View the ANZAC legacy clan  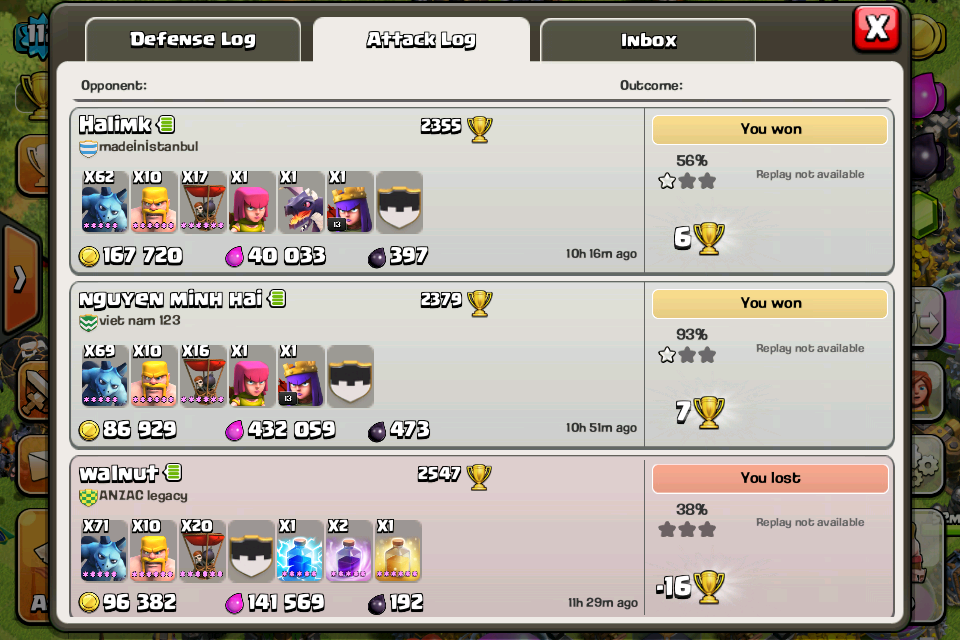[x=142, y=495]
